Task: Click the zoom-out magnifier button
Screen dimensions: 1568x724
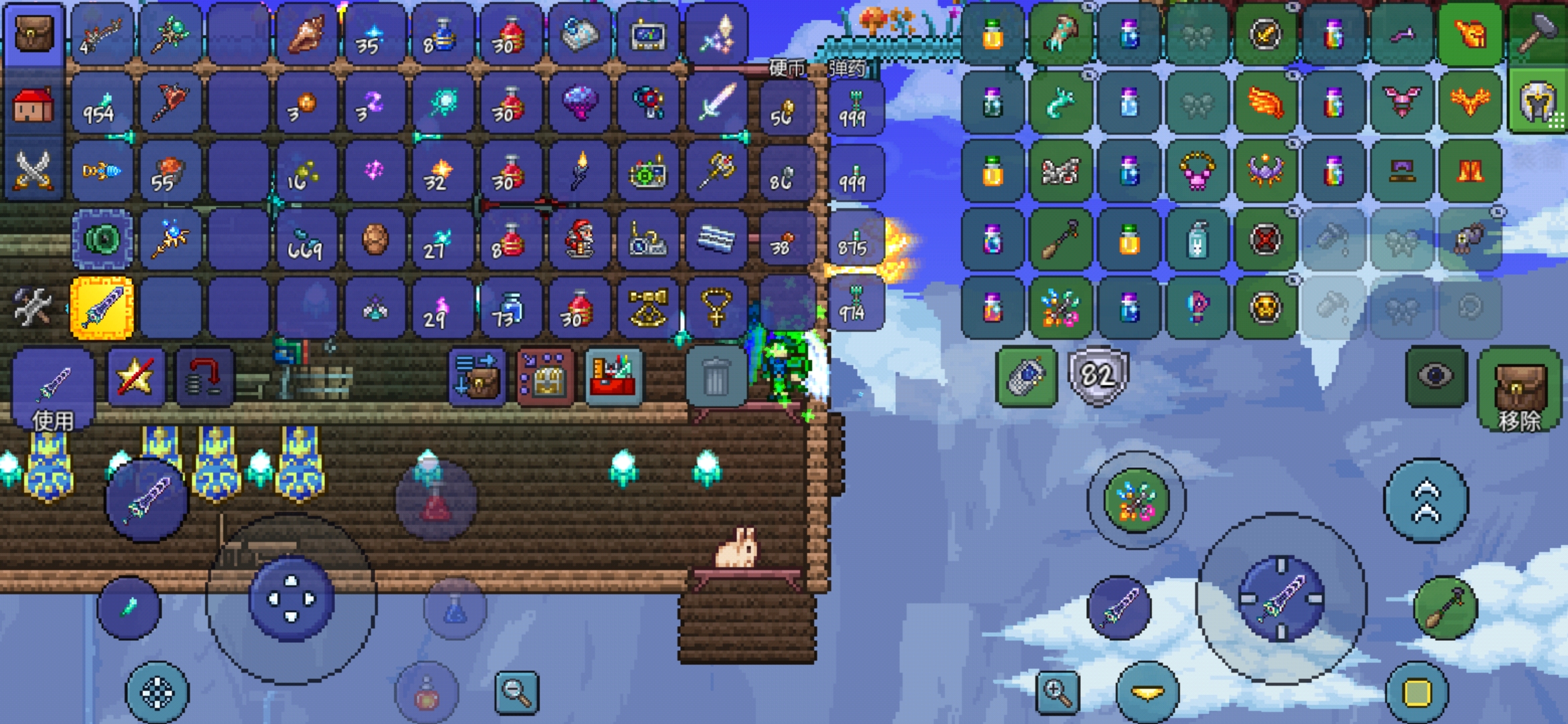Action: [517, 691]
